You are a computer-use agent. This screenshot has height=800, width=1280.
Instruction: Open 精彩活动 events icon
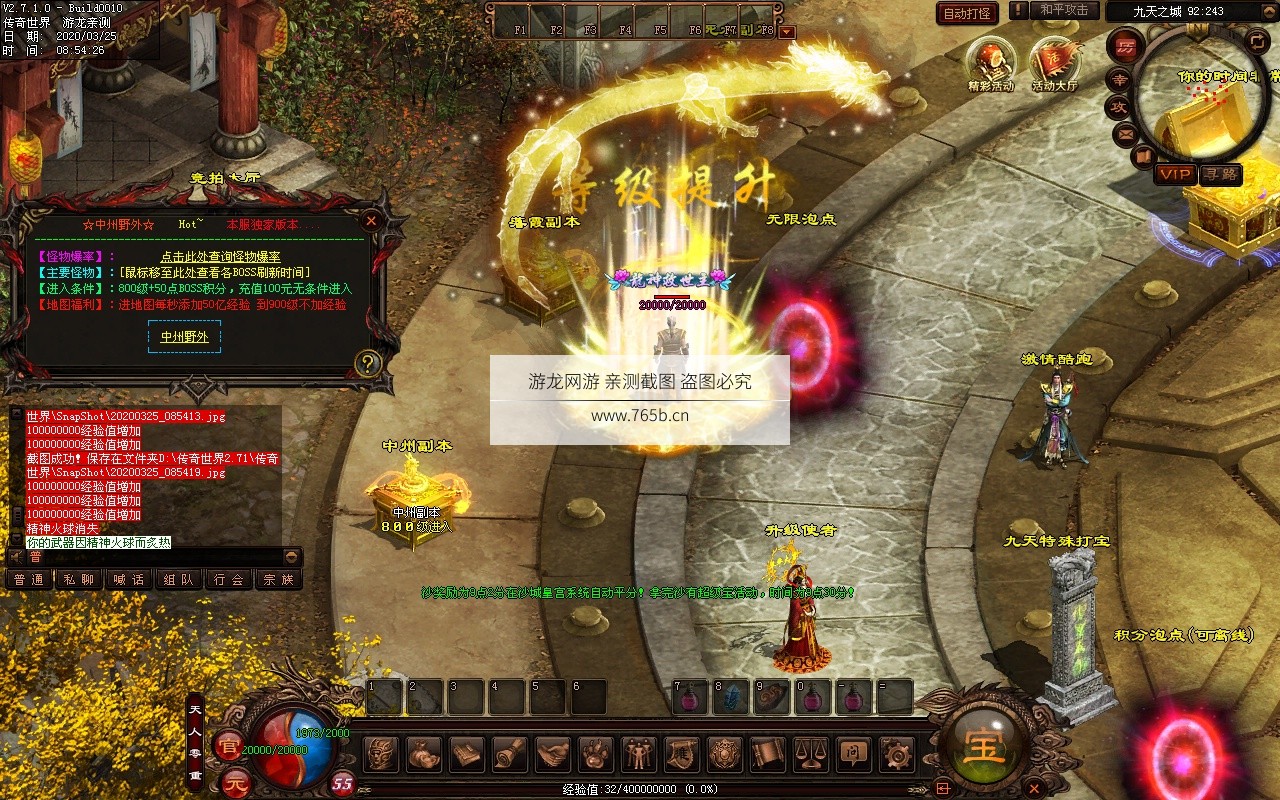pos(990,60)
